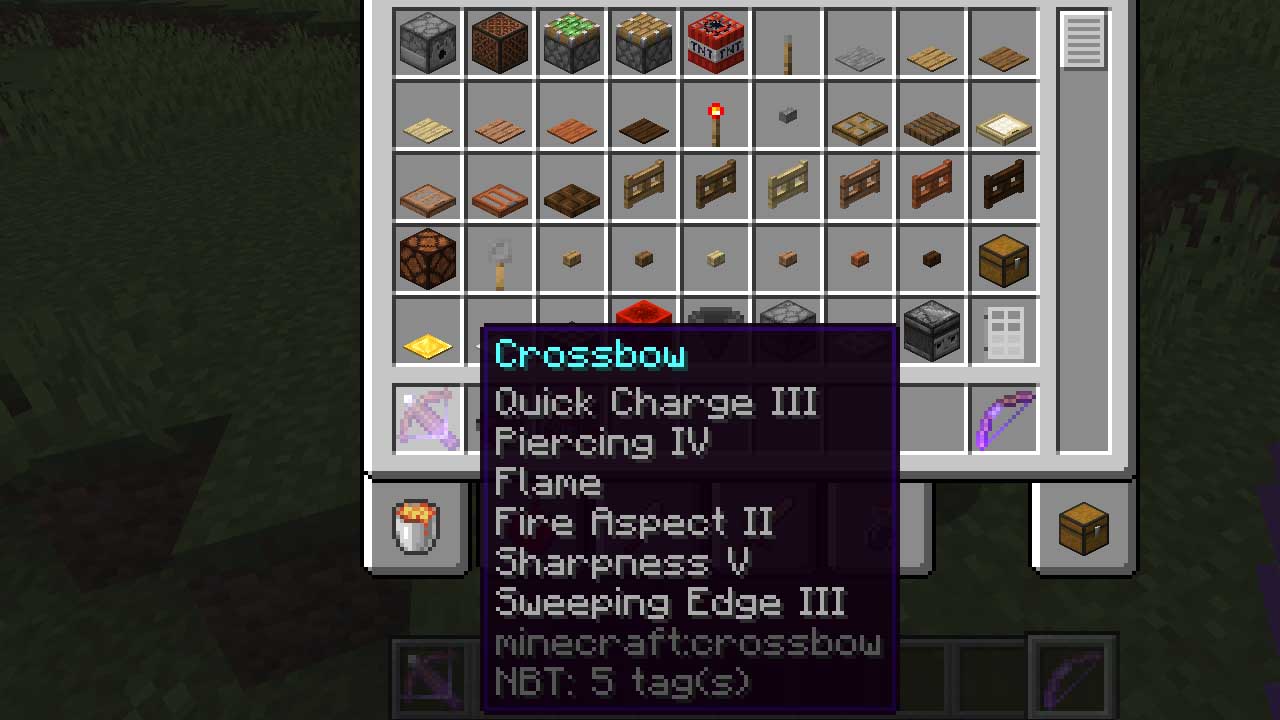Select the Sticky Piston block
The image size is (1280, 720).
(x=571, y=42)
